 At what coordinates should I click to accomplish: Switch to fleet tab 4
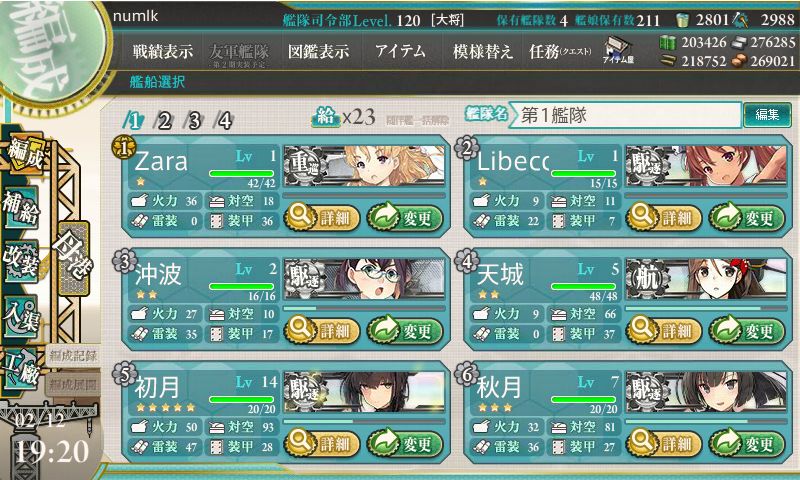pos(224,121)
